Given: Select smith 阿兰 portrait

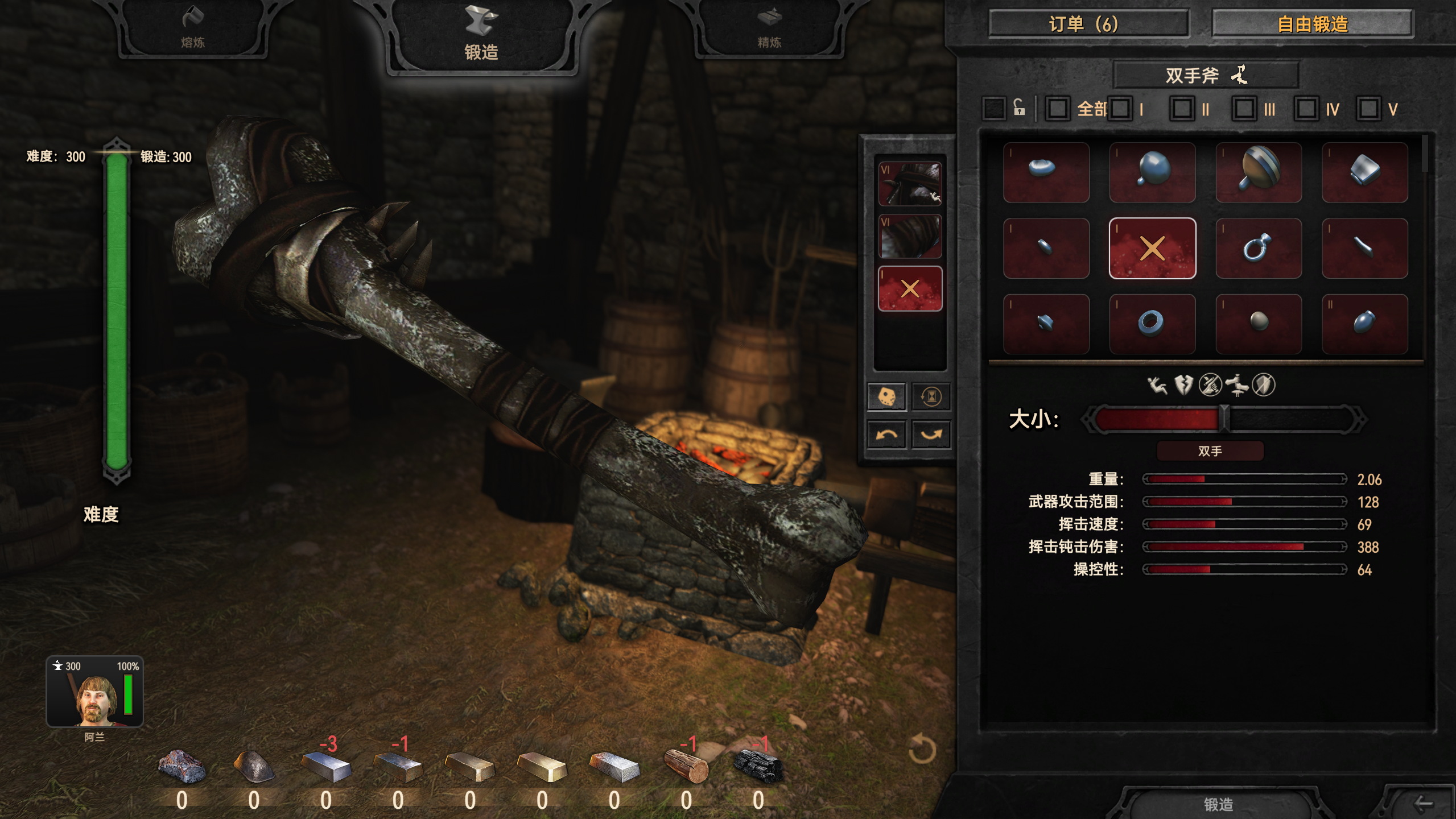Looking at the screenshot, I should pyautogui.click(x=94, y=692).
